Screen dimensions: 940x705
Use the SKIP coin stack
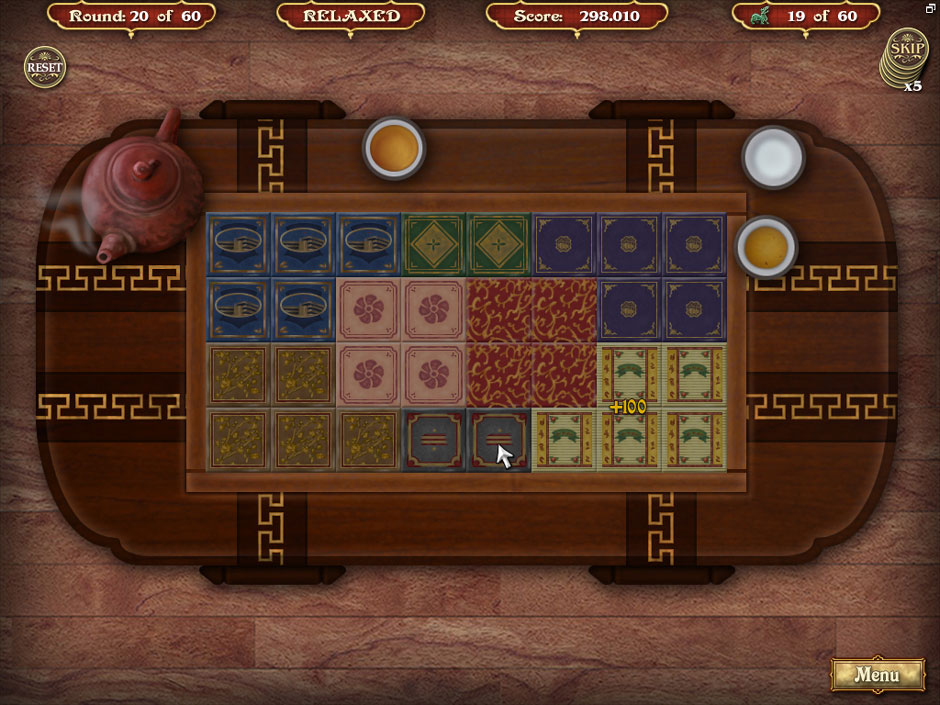[x=907, y=52]
